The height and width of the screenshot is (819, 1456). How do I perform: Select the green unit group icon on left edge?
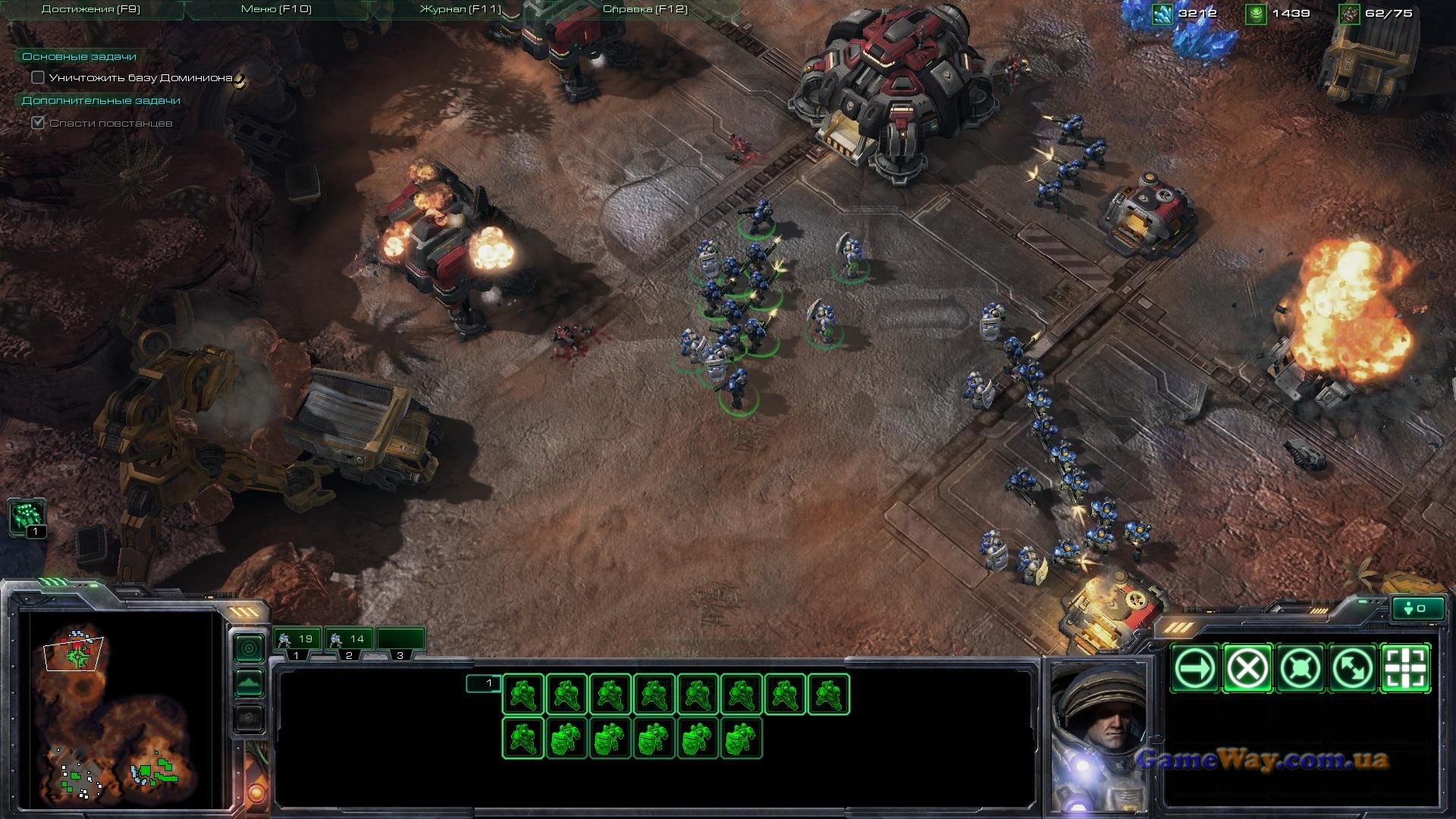27,516
